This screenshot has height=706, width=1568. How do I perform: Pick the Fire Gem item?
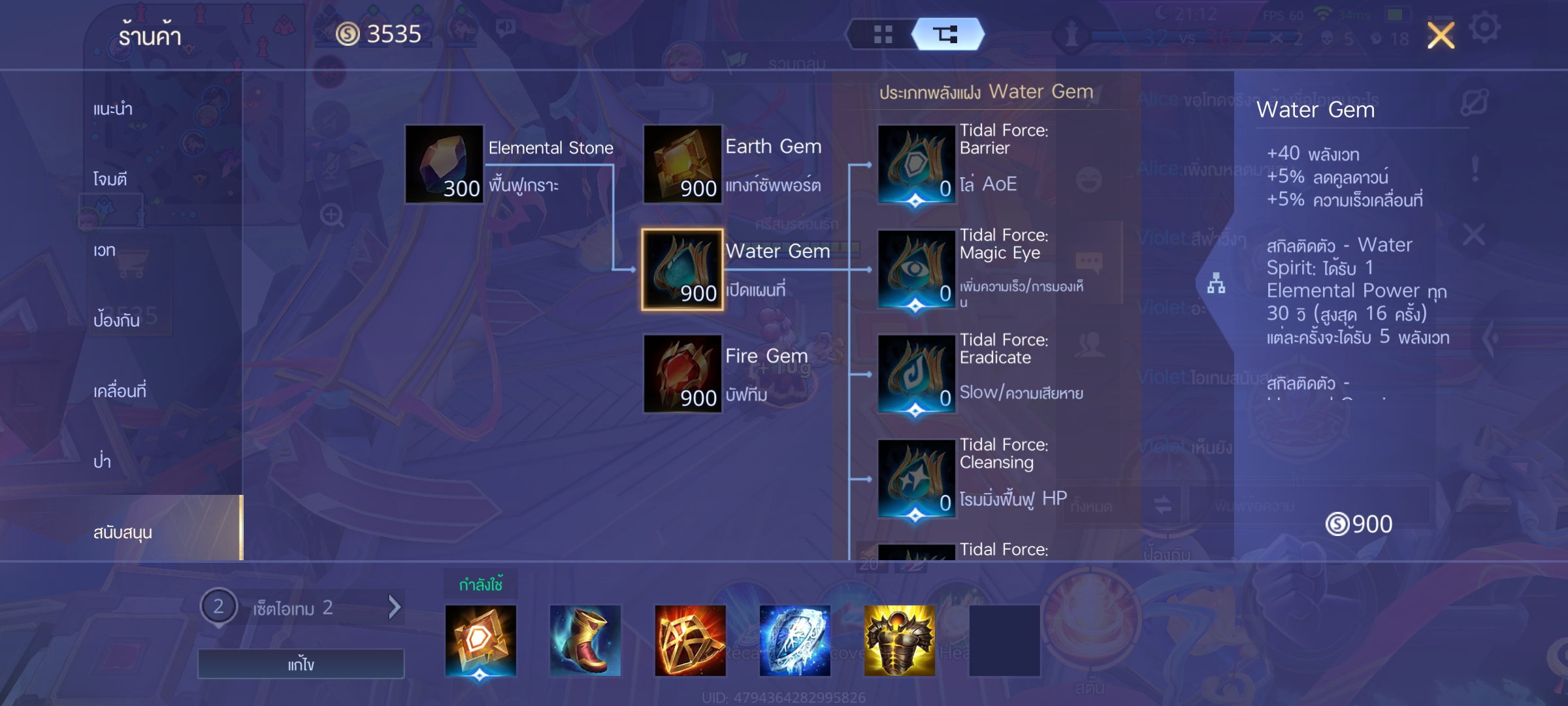pos(682,374)
